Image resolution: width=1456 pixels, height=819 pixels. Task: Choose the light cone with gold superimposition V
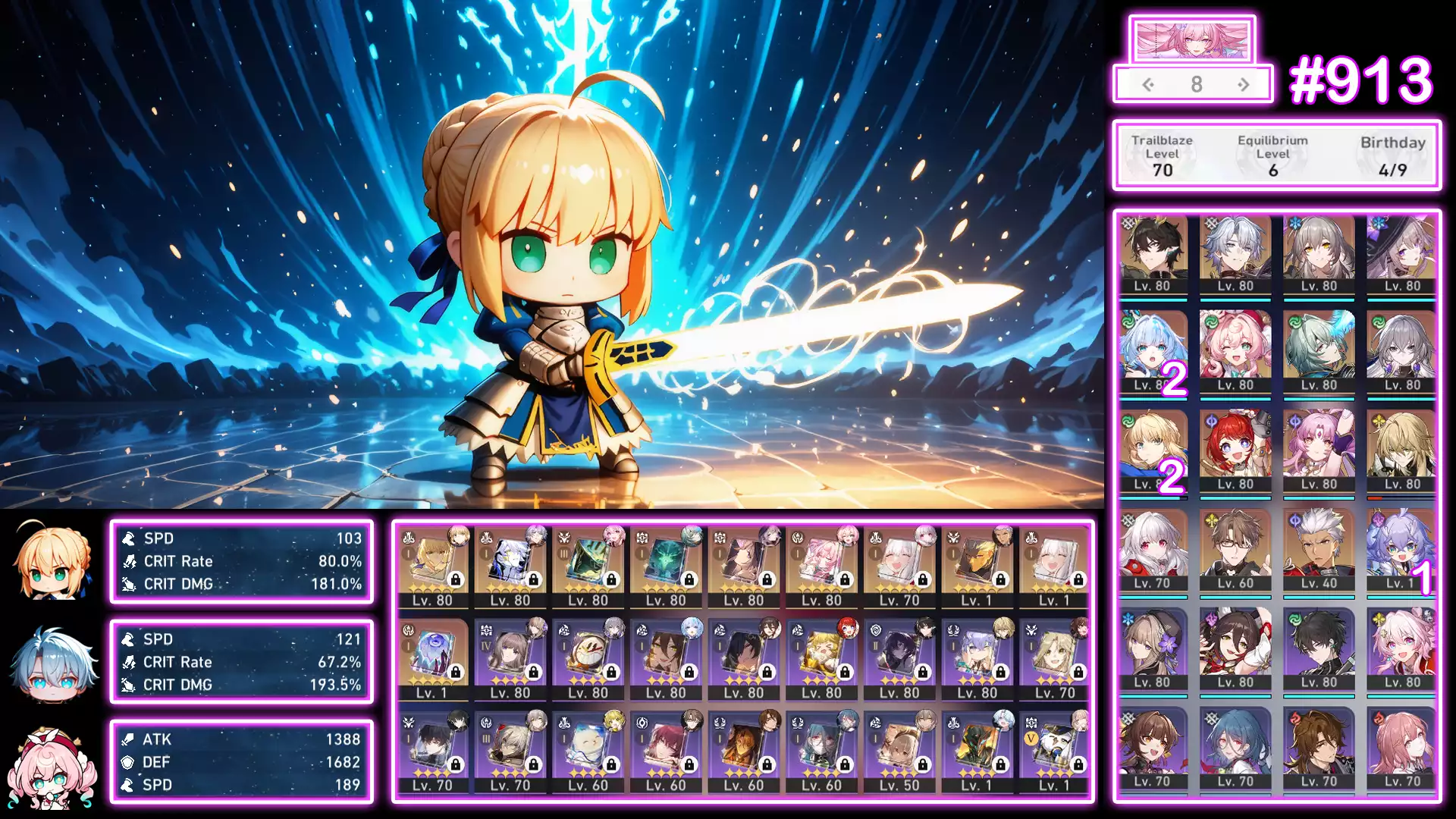(x=1055, y=751)
